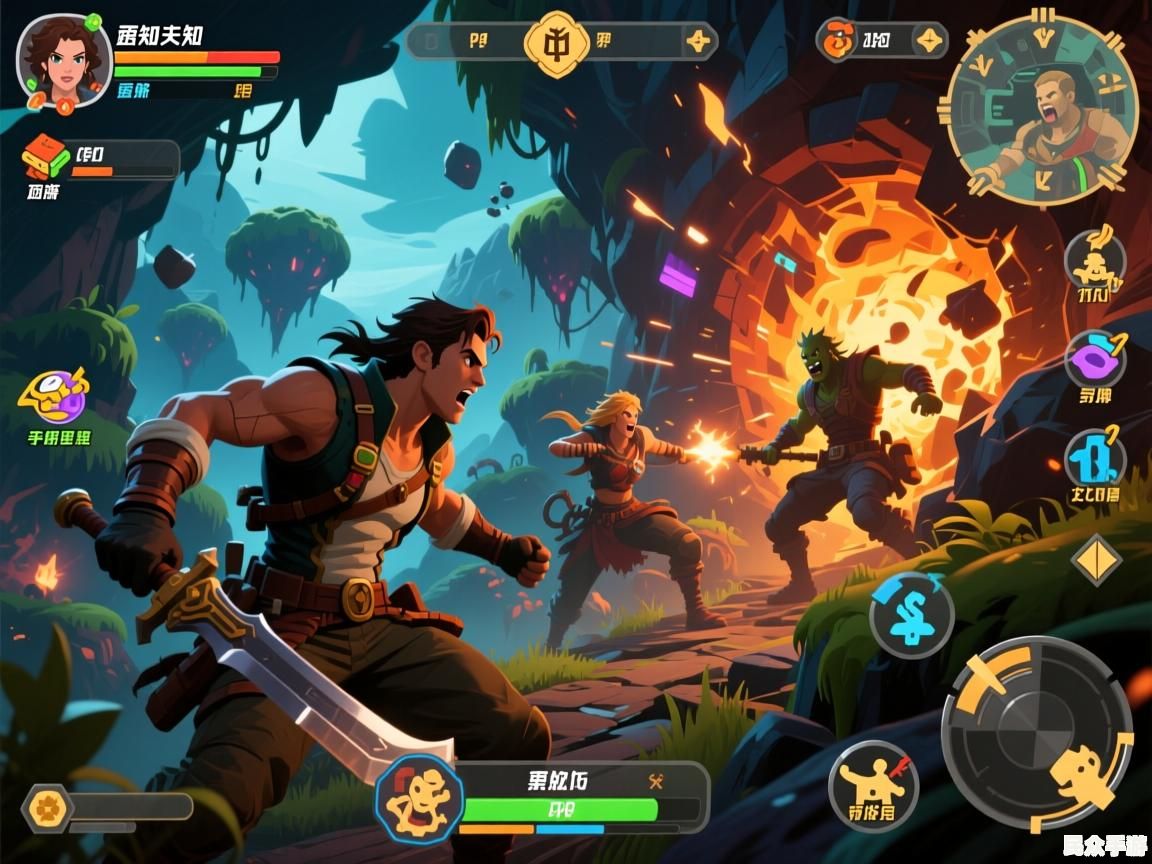
Task: Activate the gold fighter attack button
Action: [x=872, y=785]
